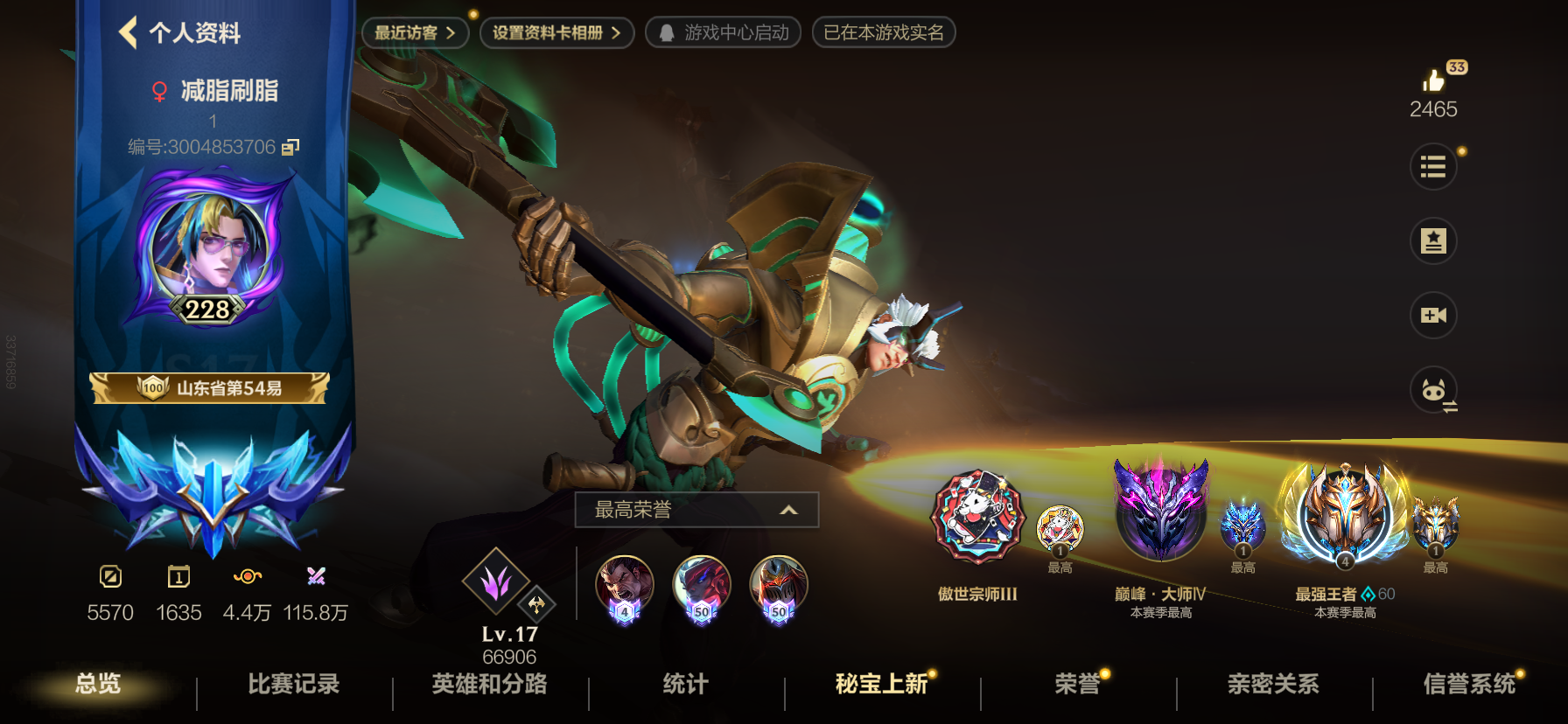The image size is (1568, 724).
Task: Open 最近访客 recent visitors
Action: [415, 33]
